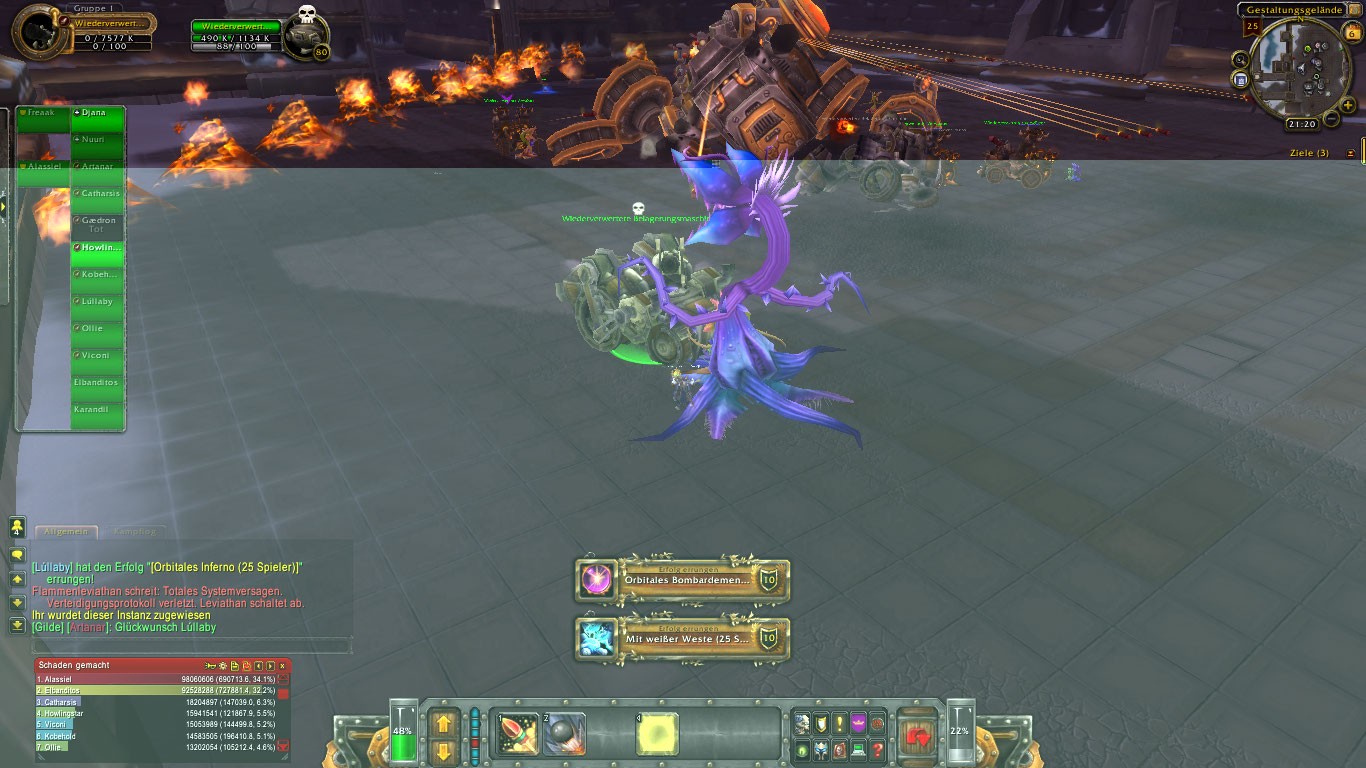Screen dimensions: 1366x768
Task: Open the chat speech bubble menu button
Action: pos(17,554)
